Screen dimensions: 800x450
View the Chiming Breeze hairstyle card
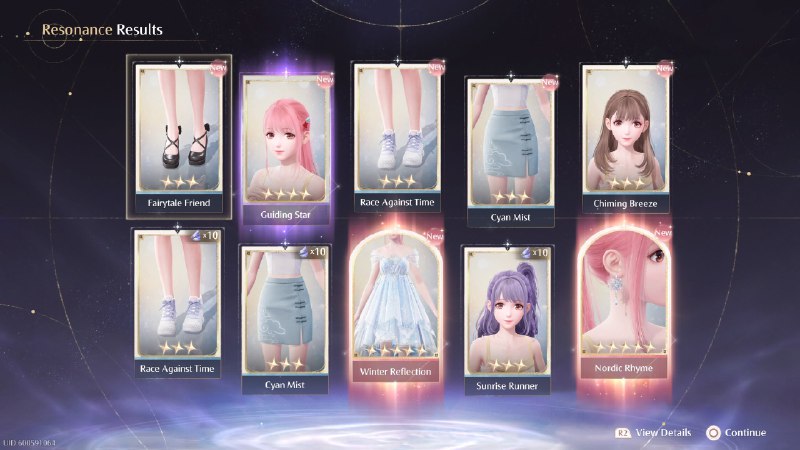[625, 136]
